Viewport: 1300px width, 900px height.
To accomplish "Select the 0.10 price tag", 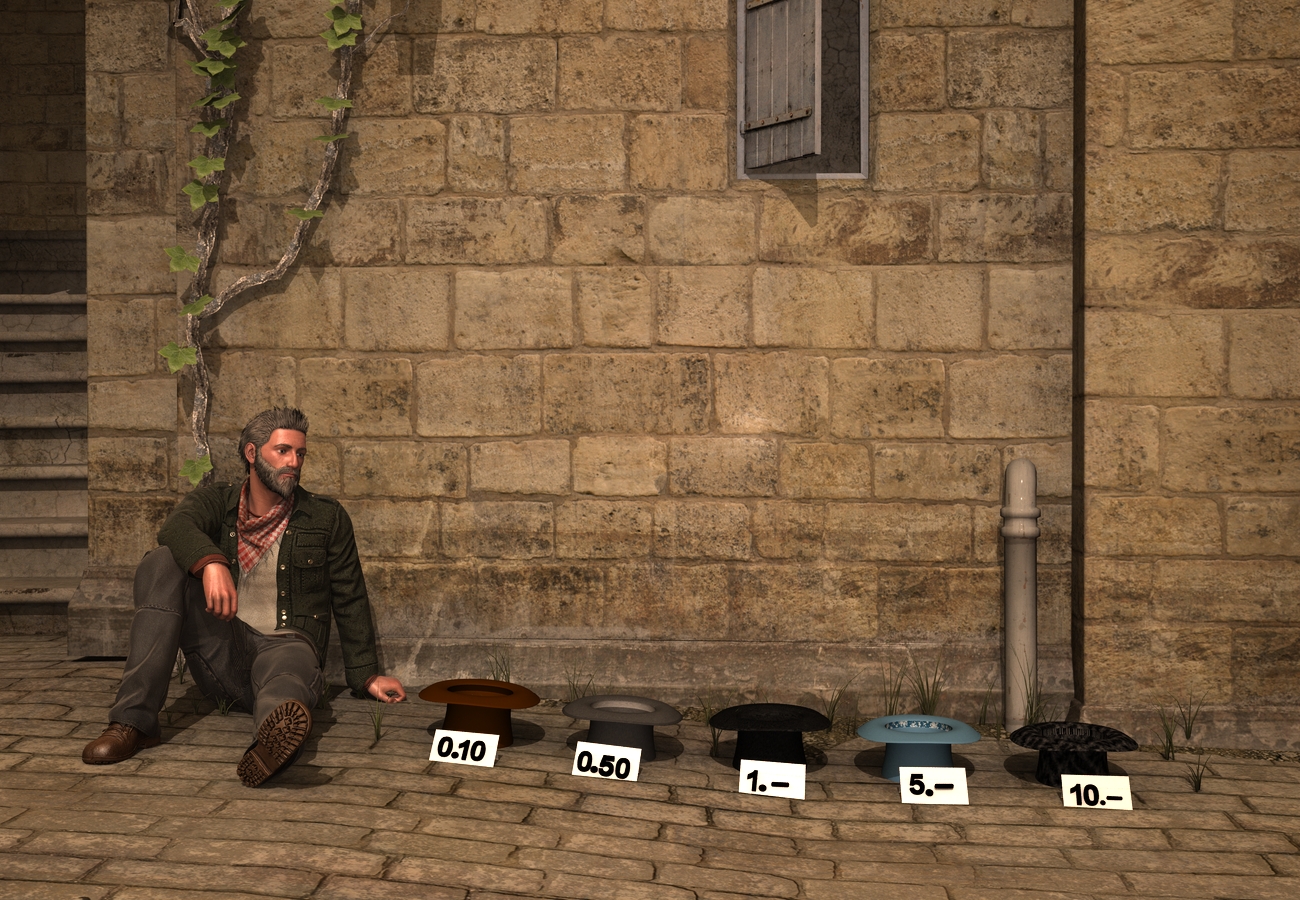I will coord(463,748).
